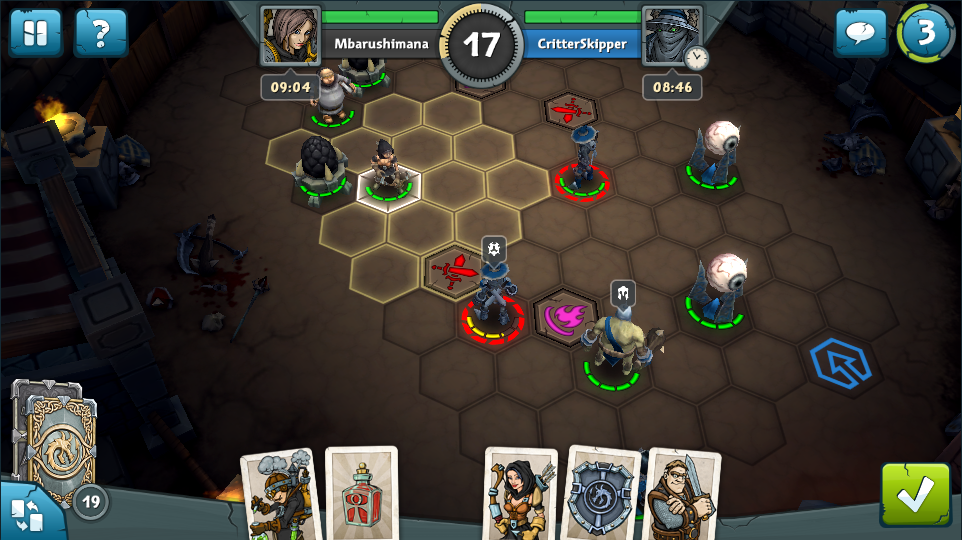Open the question mark help screen
This screenshot has height=540, width=962.
(101, 33)
